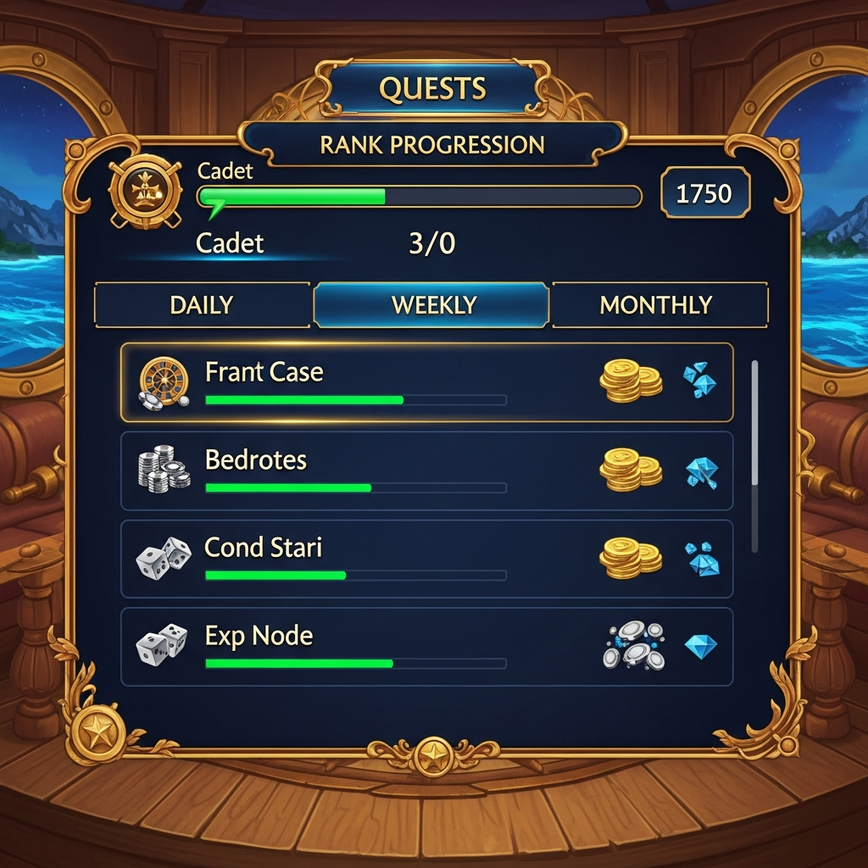Open the Monthly quests tab
868x868 pixels.
pos(657,305)
